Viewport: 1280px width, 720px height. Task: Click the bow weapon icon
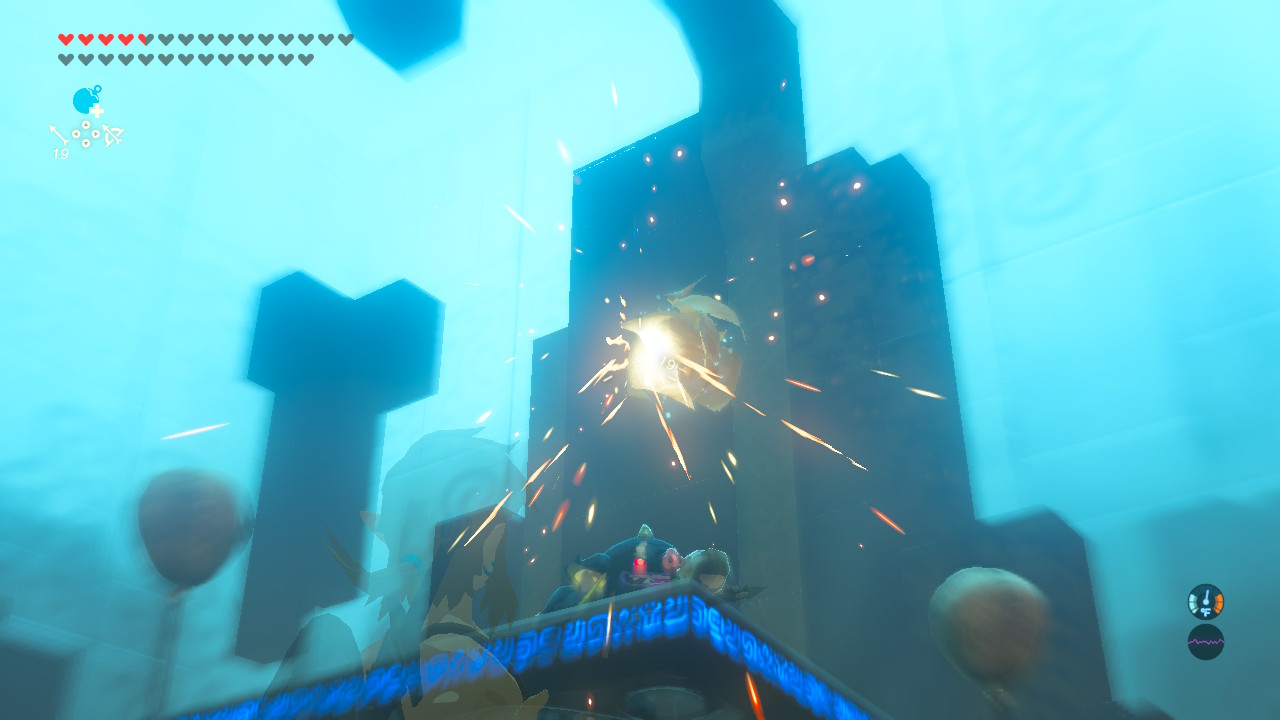click(x=113, y=135)
